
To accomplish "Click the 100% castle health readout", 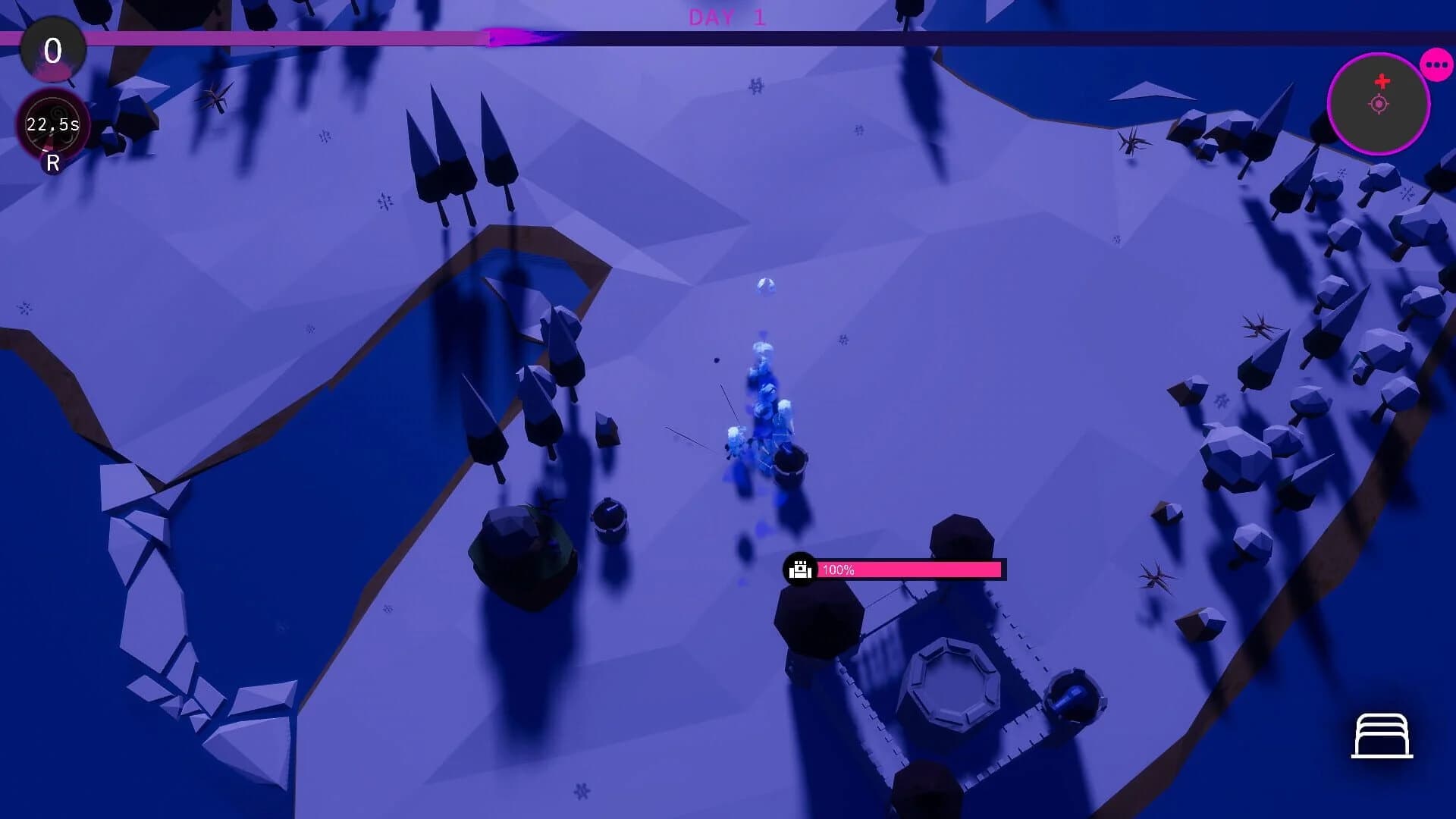I will coord(839,569).
